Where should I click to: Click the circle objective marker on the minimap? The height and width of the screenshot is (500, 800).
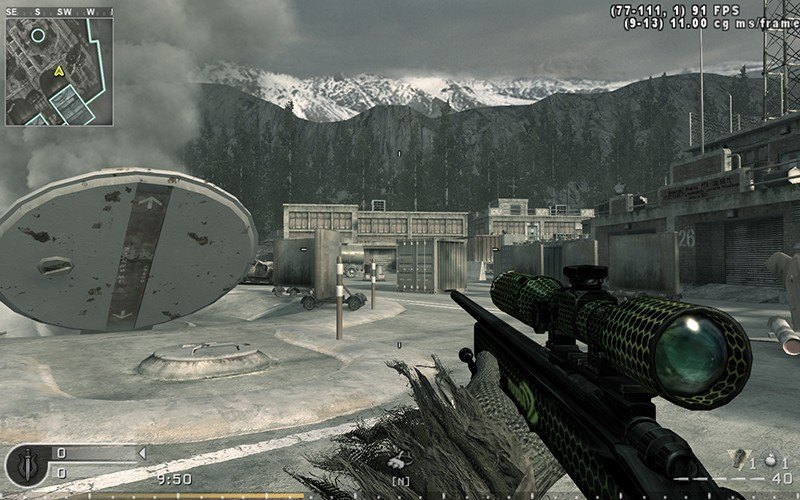(38, 35)
